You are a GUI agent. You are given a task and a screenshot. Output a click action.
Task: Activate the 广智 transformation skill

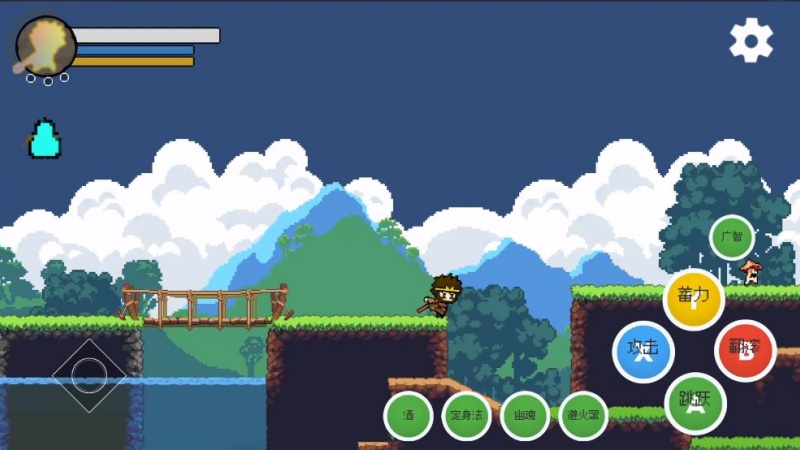[732, 238]
